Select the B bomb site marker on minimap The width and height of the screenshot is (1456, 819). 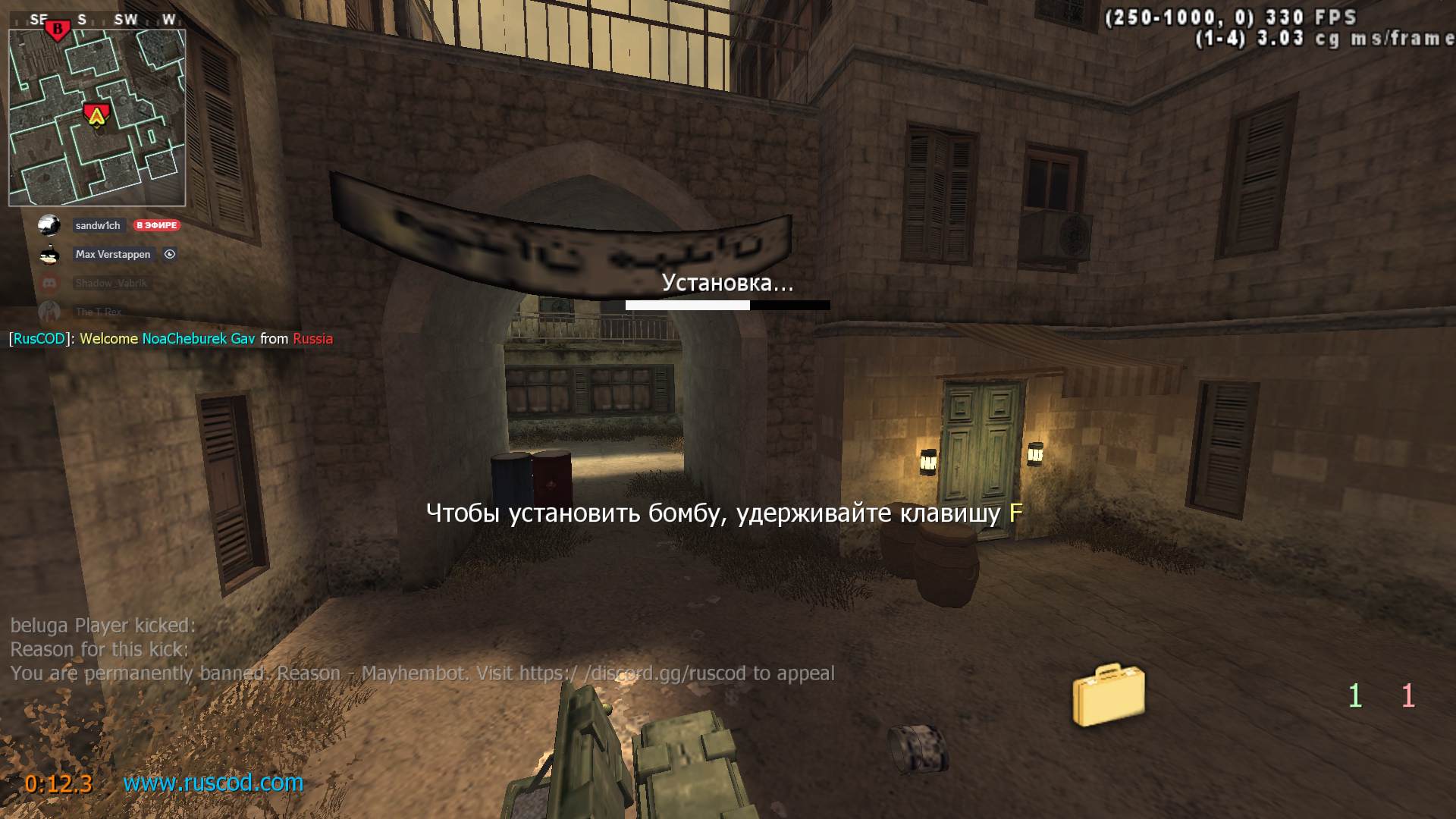pyautogui.click(x=58, y=30)
